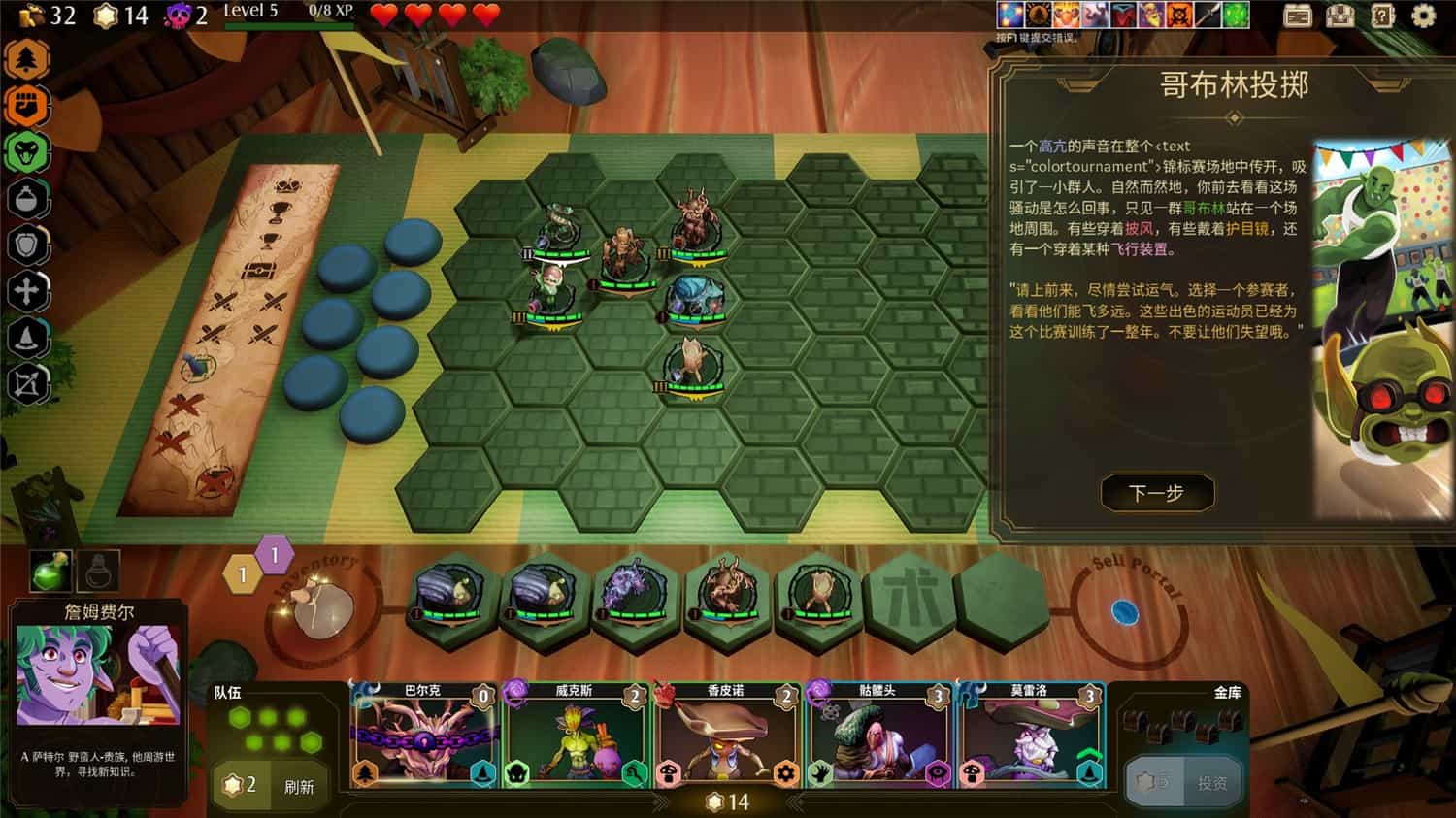This screenshot has height=818, width=1456.
Task: Click the 下一步 button on the story panel
Action: point(1159,493)
